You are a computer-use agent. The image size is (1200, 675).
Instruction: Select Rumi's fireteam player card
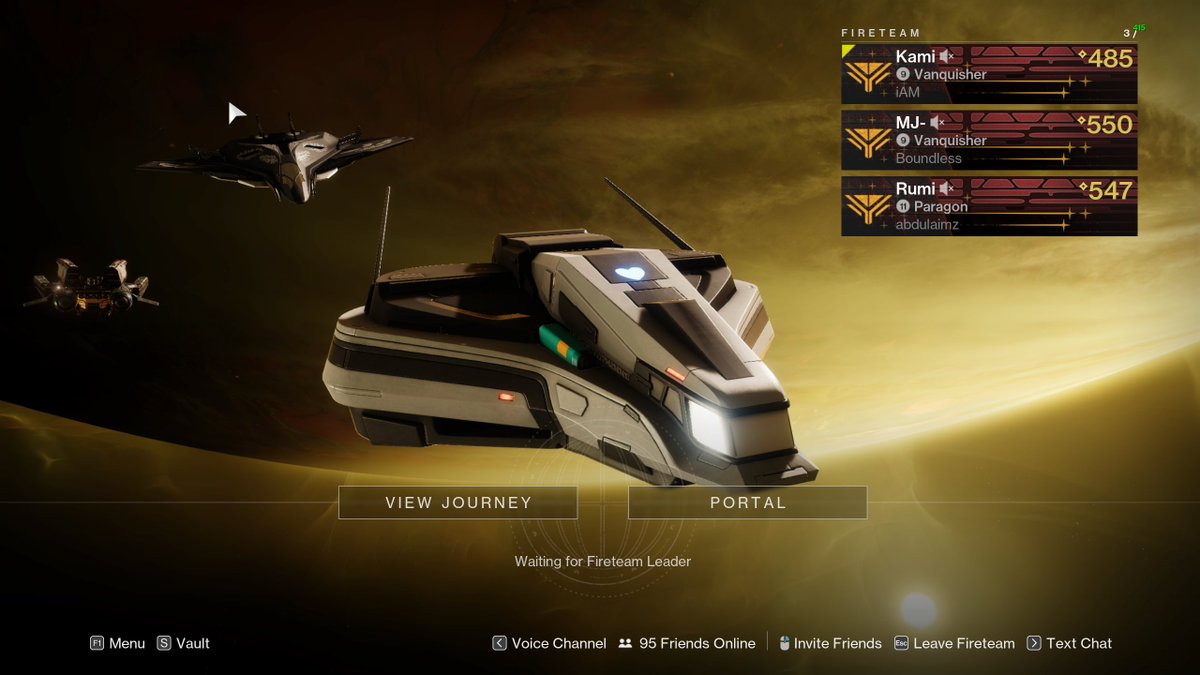click(x=988, y=206)
